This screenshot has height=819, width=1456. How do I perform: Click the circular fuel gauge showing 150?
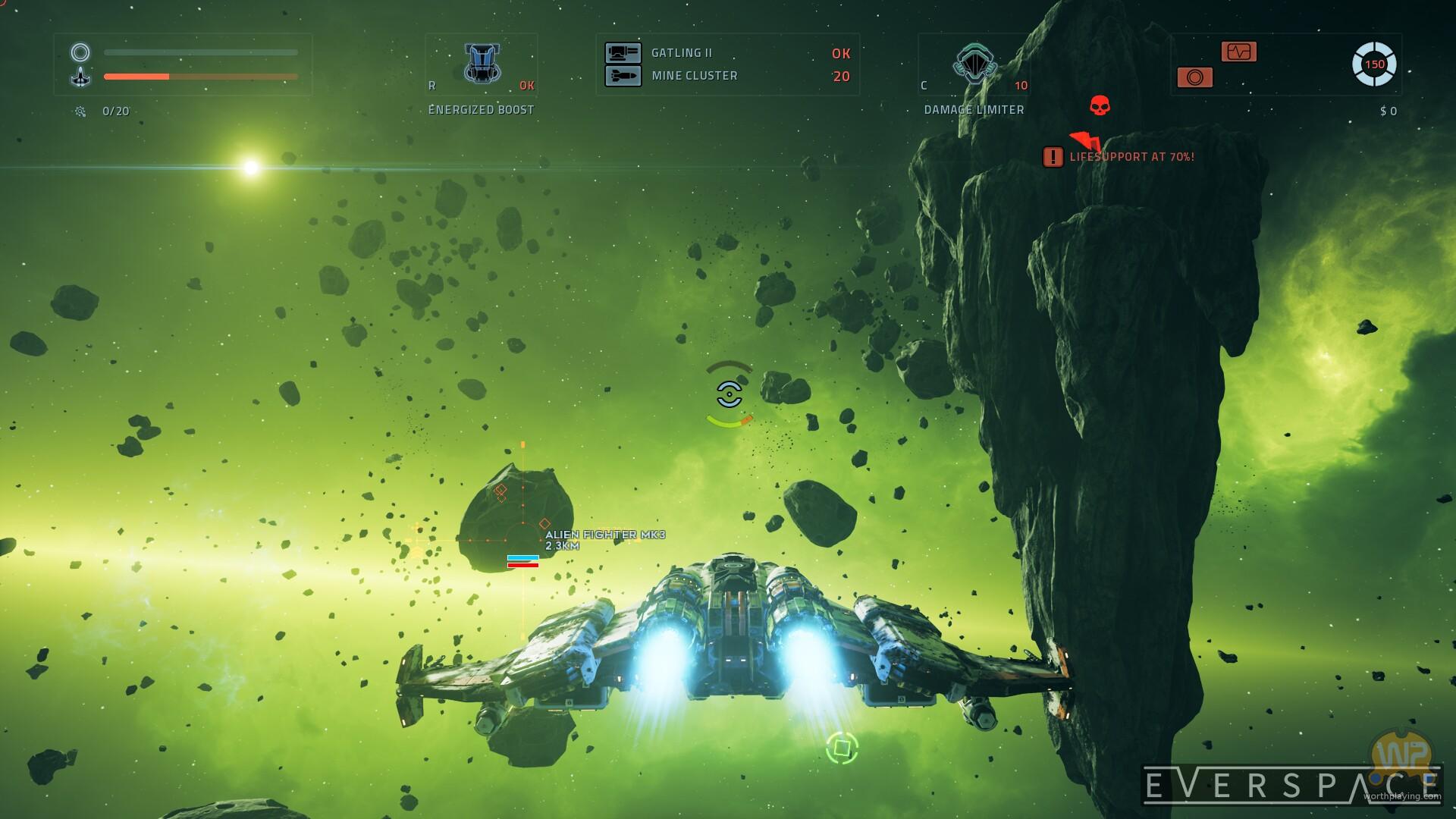click(x=1374, y=64)
